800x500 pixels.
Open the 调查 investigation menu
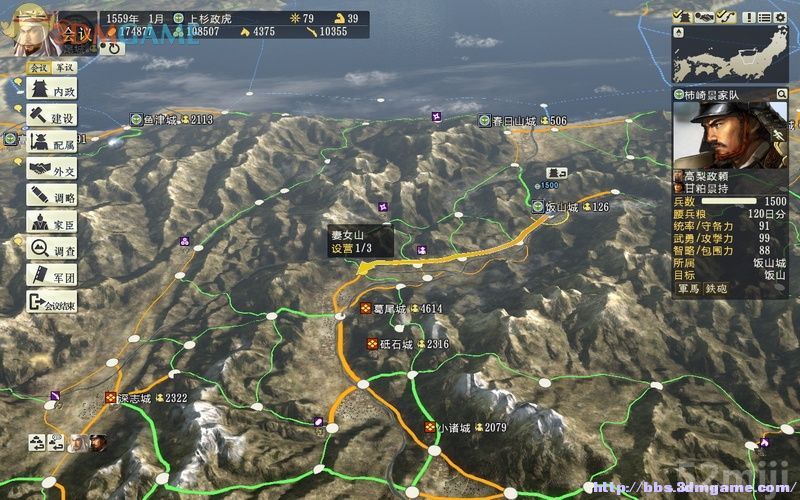[x=52, y=250]
